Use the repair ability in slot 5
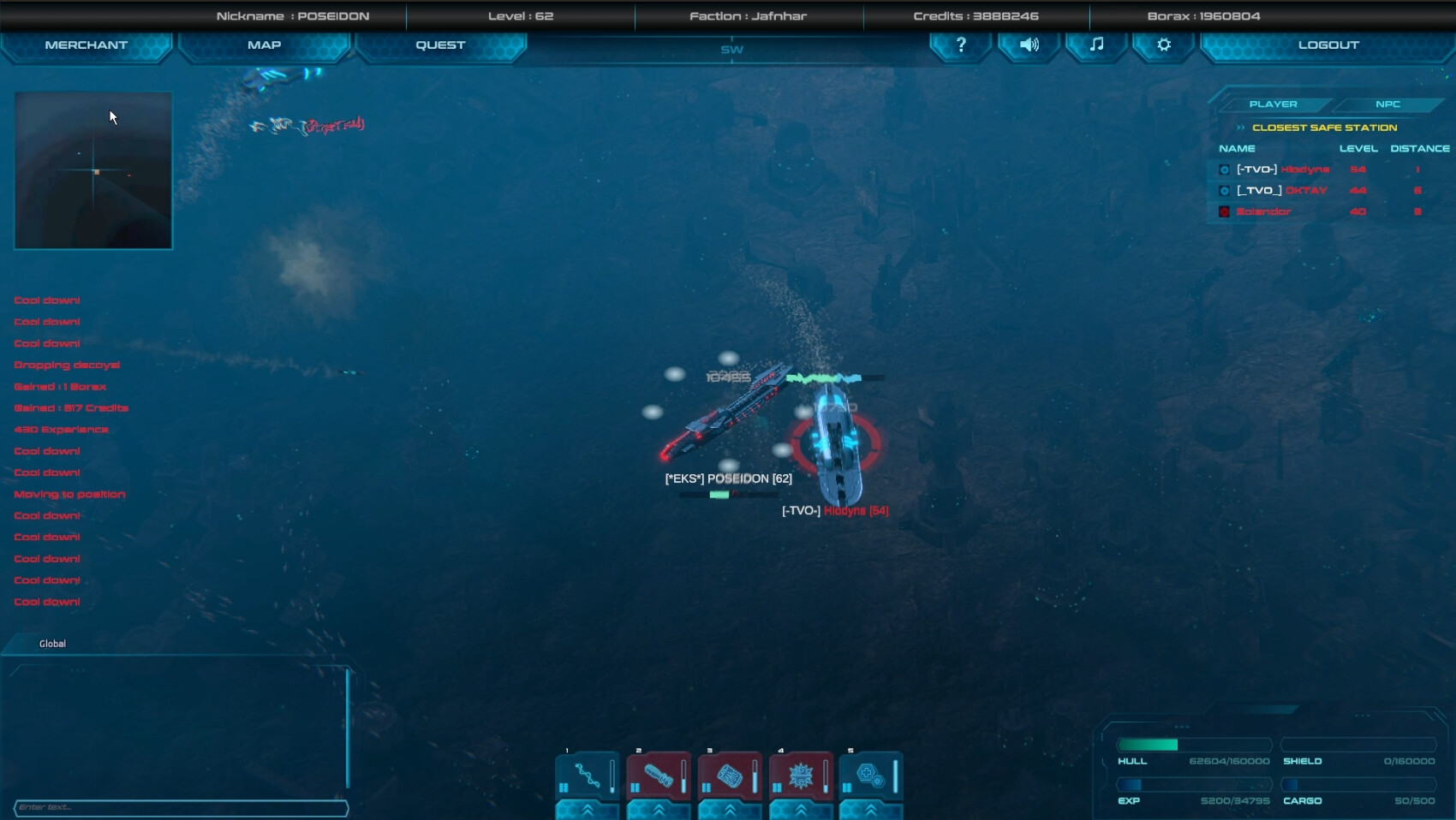The image size is (1456, 820). [x=871, y=775]
